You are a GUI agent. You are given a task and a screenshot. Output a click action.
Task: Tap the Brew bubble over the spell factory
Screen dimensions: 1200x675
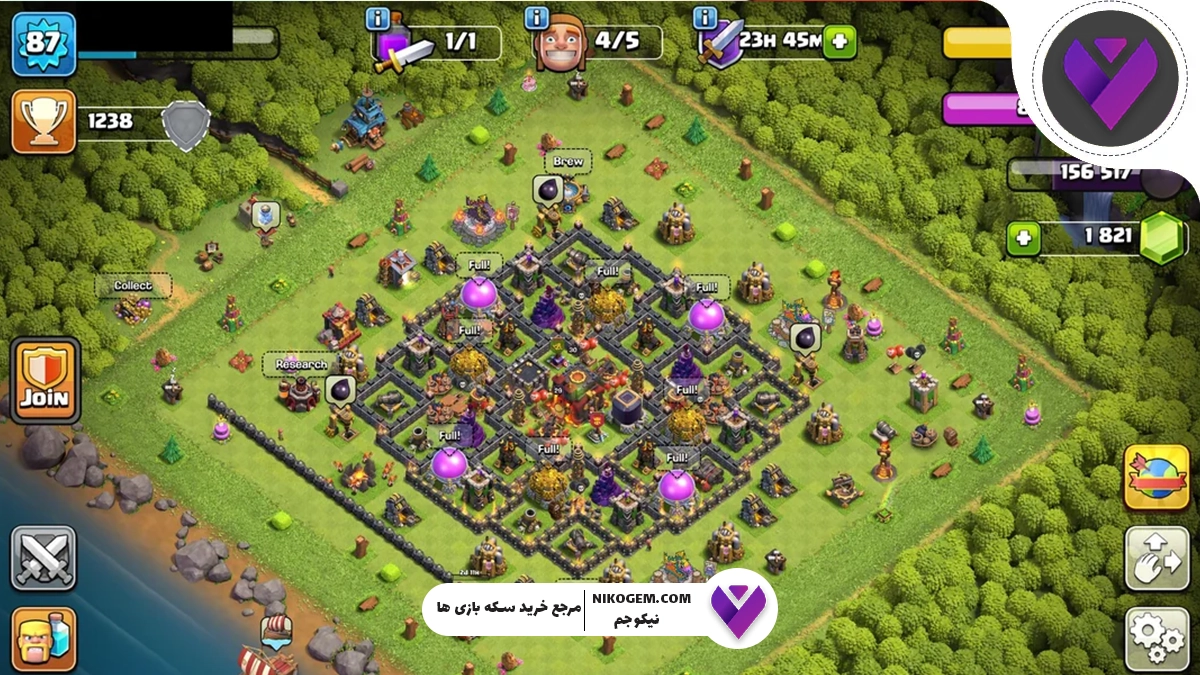[568, 162]
